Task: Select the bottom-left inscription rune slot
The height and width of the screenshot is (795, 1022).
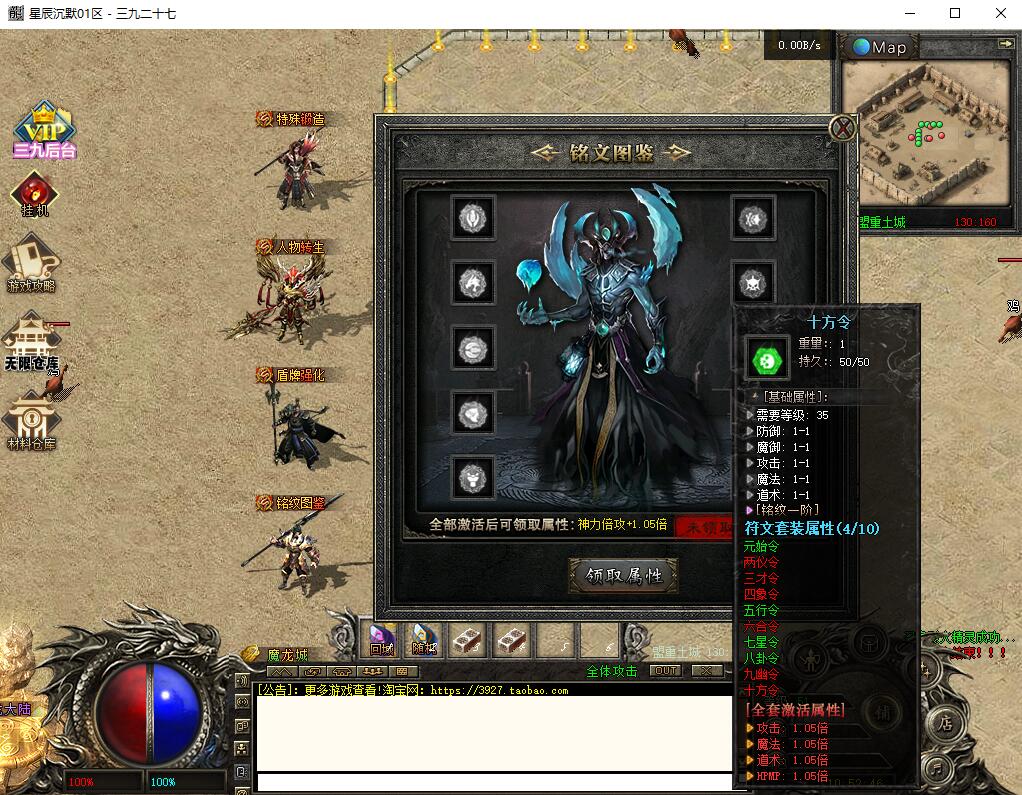Action: [472, 477]
